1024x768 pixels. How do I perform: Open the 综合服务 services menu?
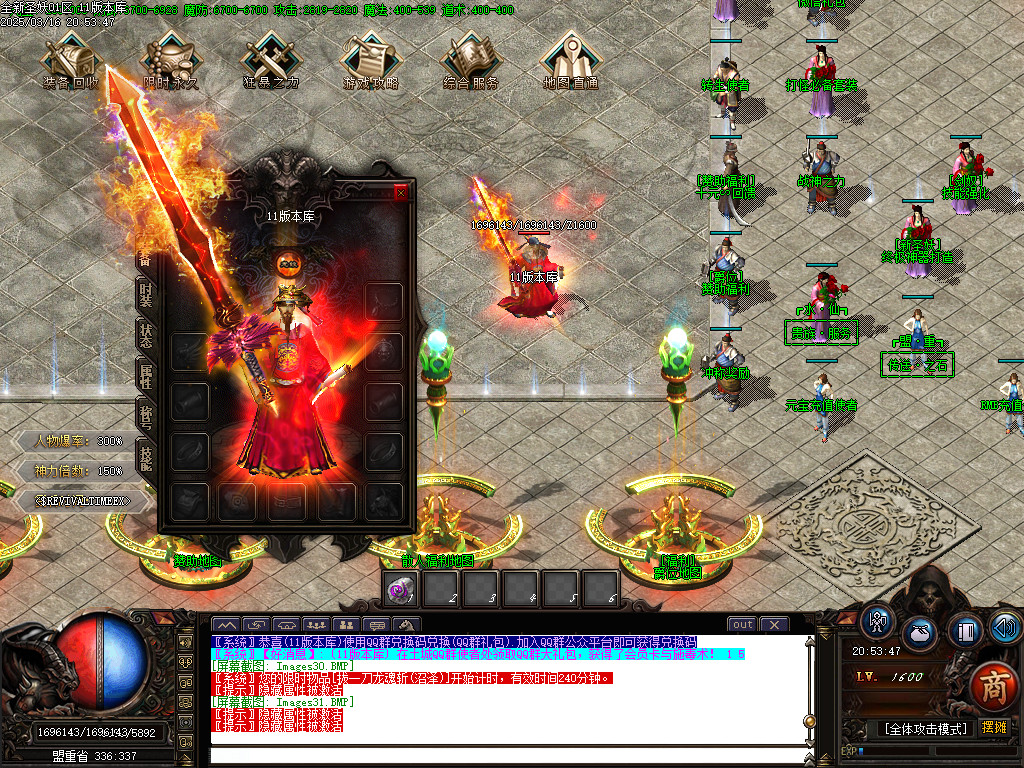coord(471,58)
